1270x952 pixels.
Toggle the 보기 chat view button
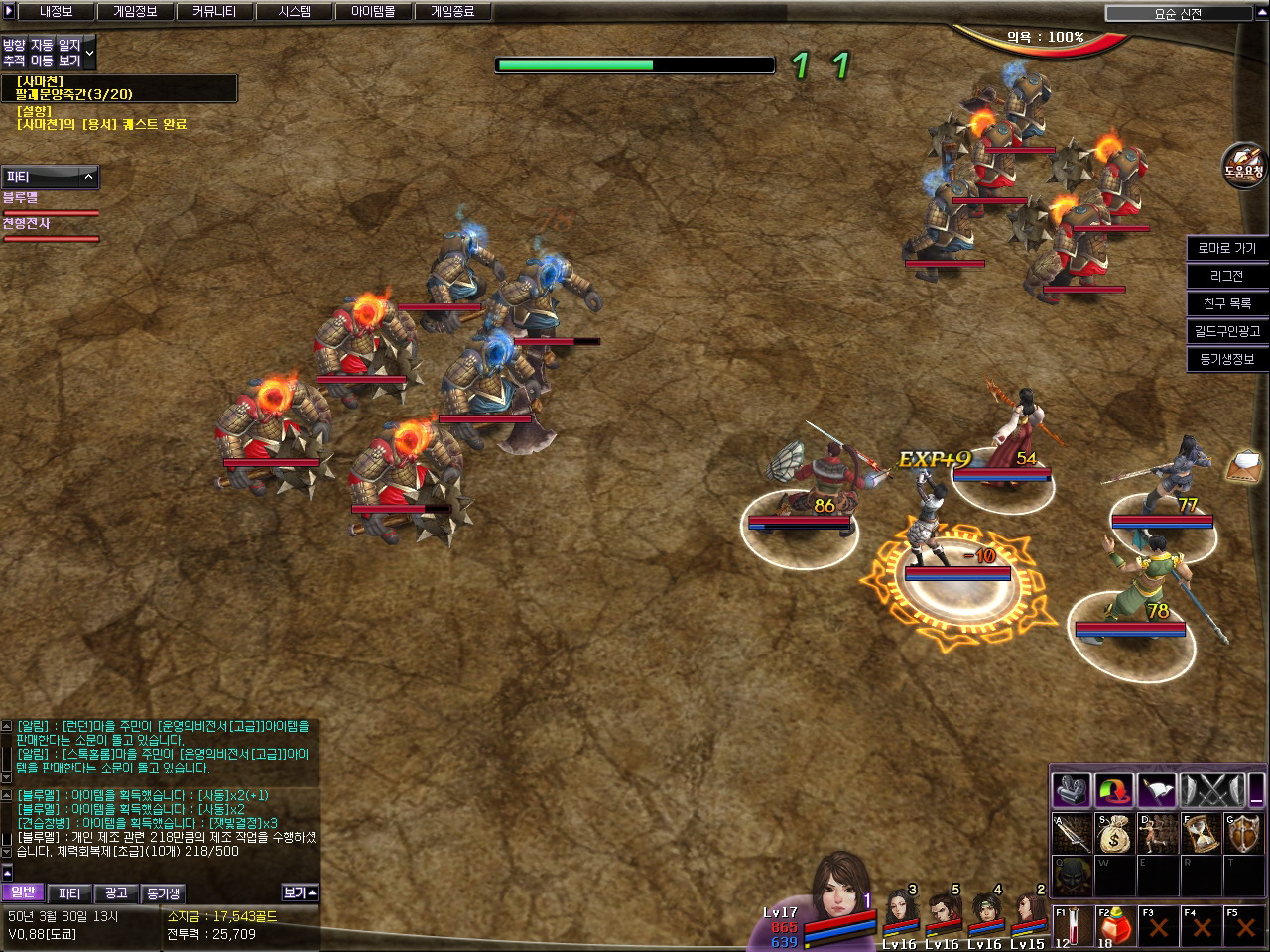point(300,892)
